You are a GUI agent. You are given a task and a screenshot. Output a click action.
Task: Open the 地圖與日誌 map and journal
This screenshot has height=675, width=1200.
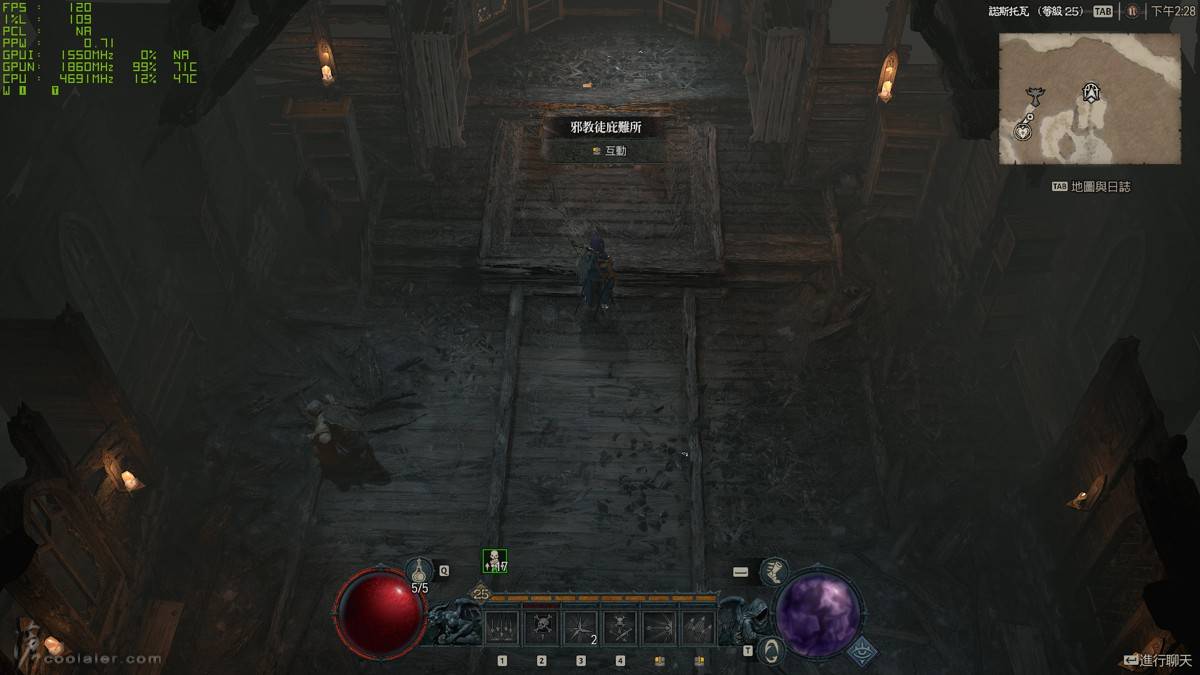tap(1099, 186)
